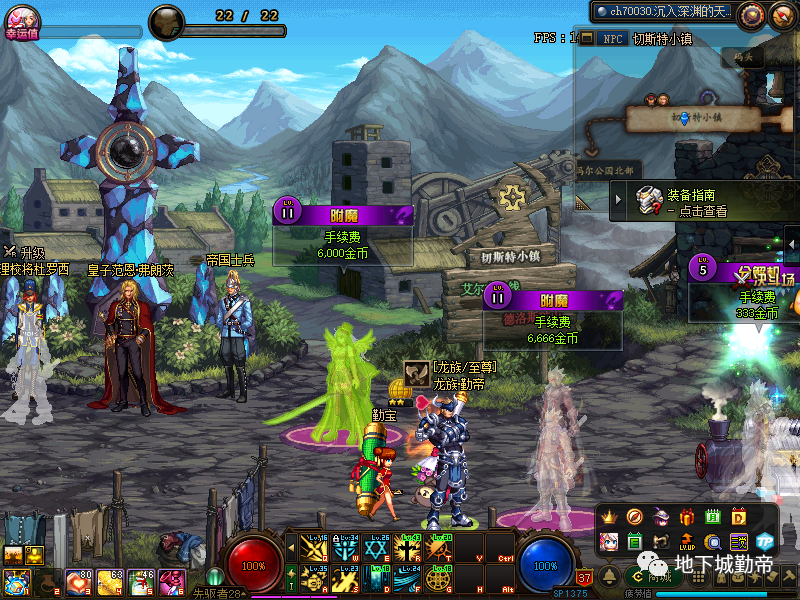Image resolution: width=800 pixels, height=600 pixels.
Task: Toggle the skill bar arrow left of skills
Action: coord(292,548)
